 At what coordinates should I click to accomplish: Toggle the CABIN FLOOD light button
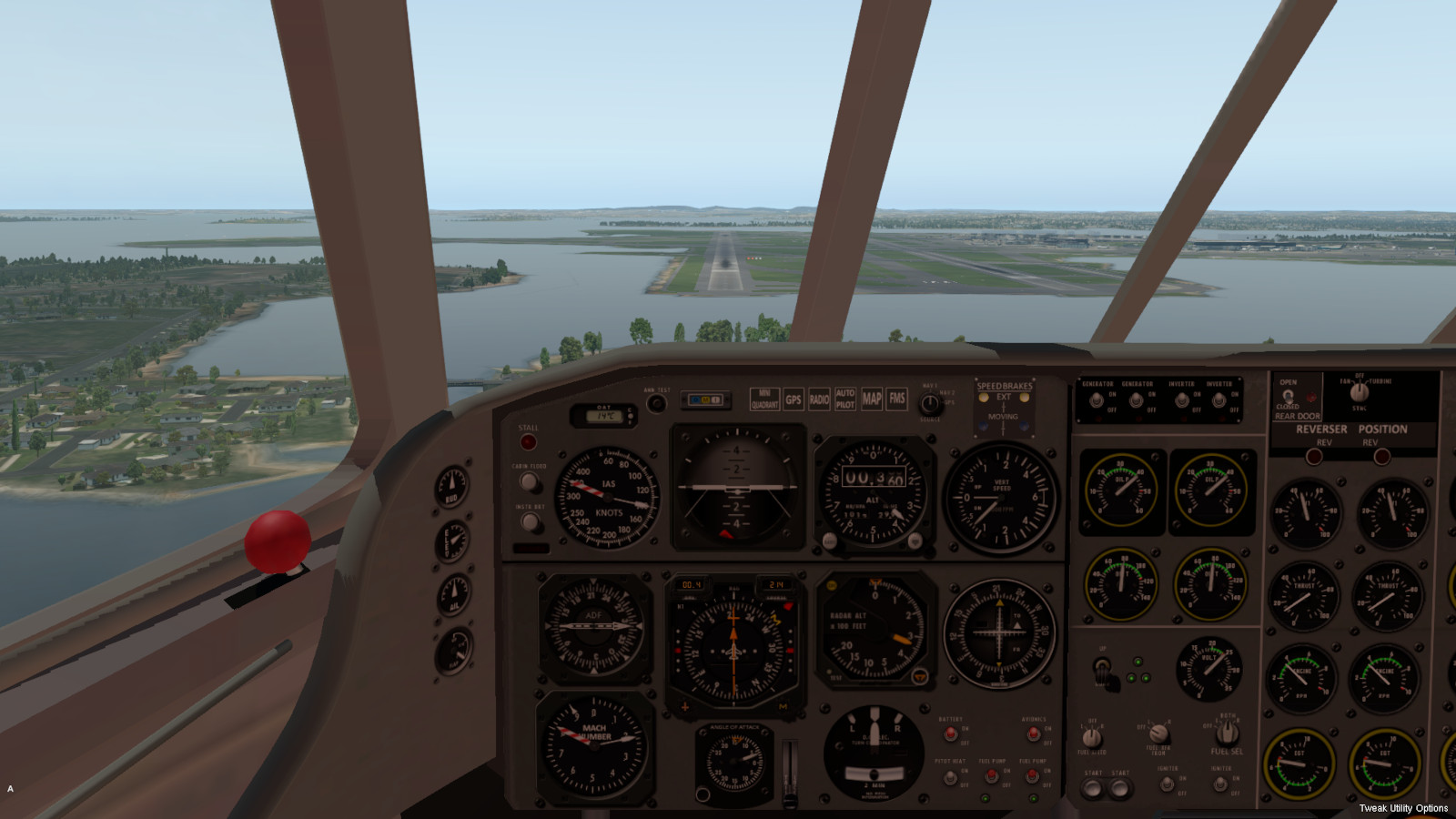tap(529, 482)
